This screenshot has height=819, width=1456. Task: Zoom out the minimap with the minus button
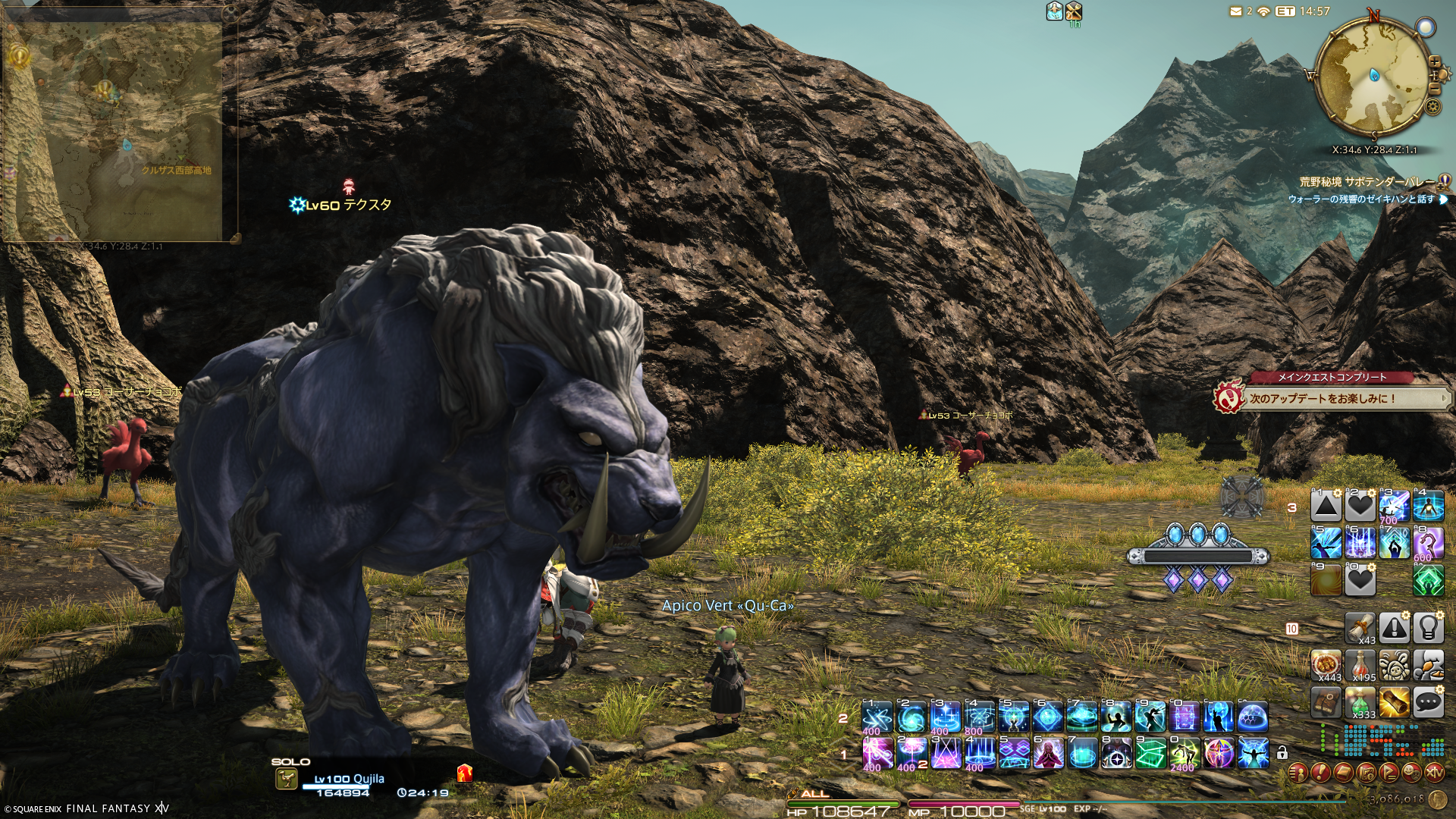coord(1434,89)
